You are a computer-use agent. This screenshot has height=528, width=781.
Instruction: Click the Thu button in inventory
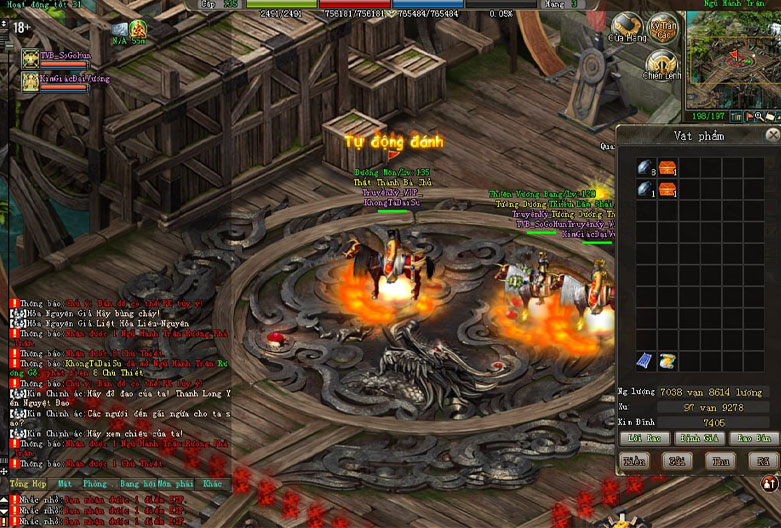pos(719,462)
